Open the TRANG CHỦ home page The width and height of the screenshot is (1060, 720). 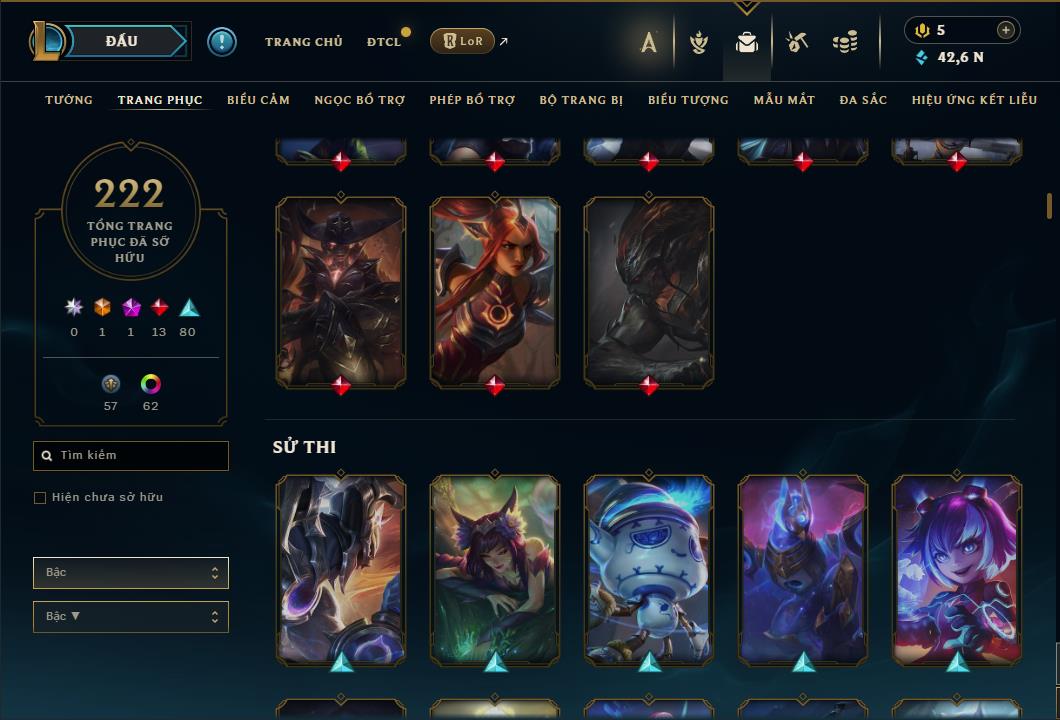click(304, 42)
